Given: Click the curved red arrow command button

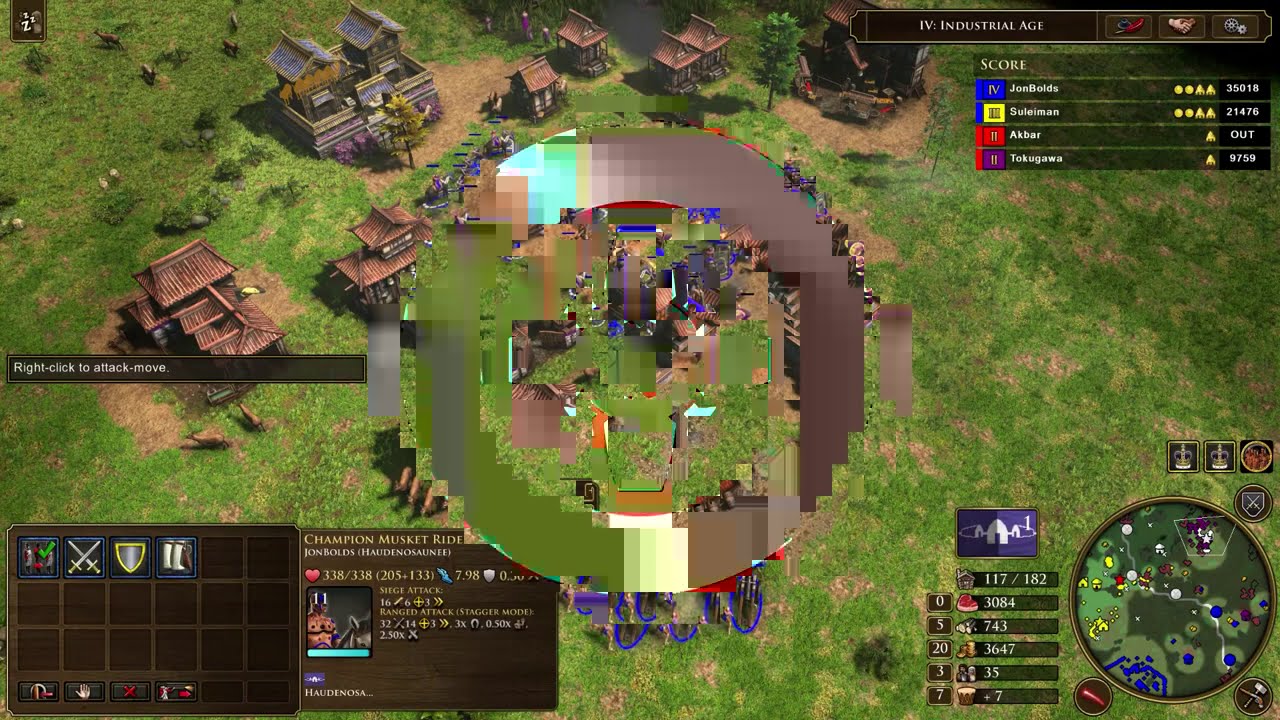Looking at the screenshot, I should tap(39, 691).
